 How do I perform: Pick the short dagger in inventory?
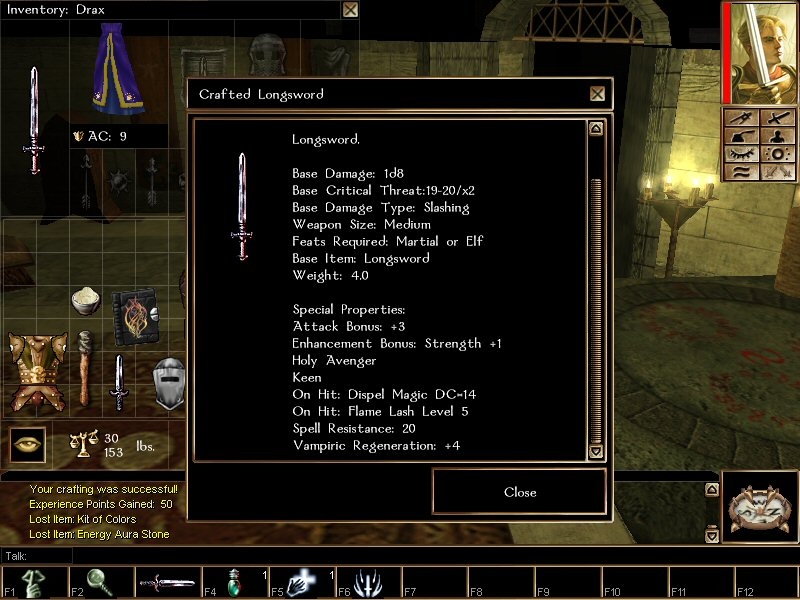pyautogui.click(x=118, y=382)
